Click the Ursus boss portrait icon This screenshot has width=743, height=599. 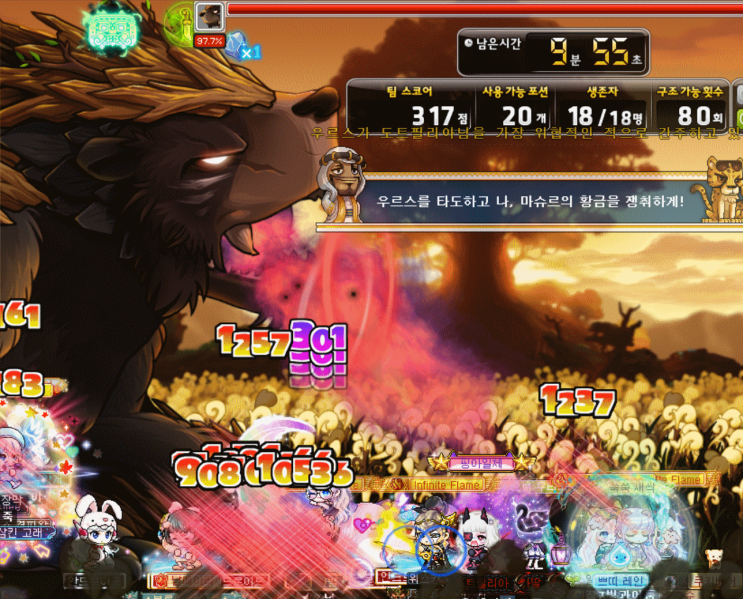coord(209,17)
